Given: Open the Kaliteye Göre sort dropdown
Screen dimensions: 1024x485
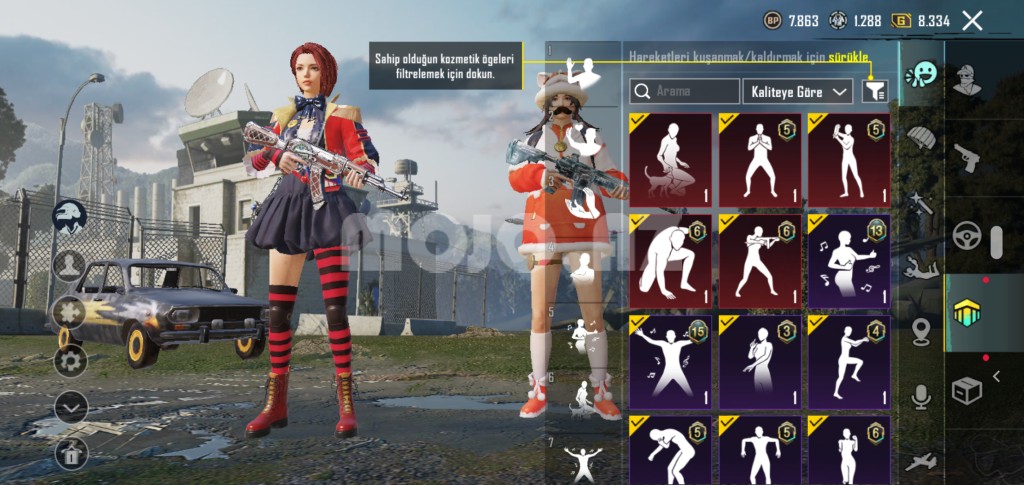Looking at the screenshot, I should point(798,91).
